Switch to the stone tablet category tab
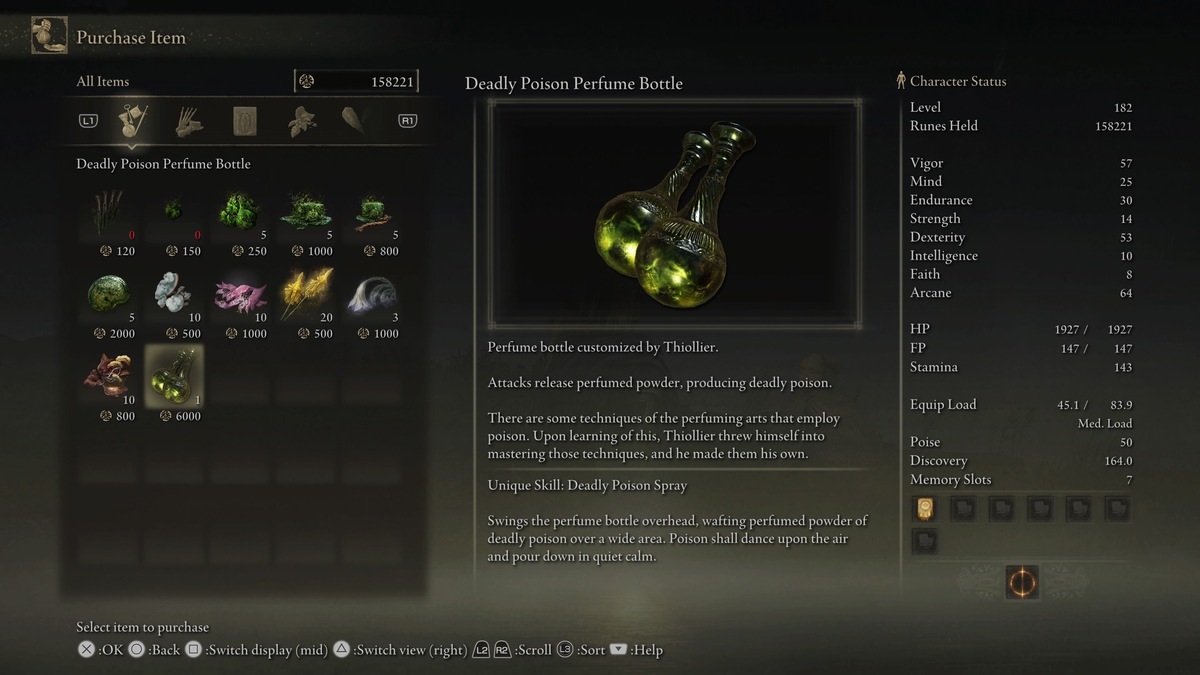Image resolution: width=1200 pixels, height=675 pixels. [x=245, y=121]
